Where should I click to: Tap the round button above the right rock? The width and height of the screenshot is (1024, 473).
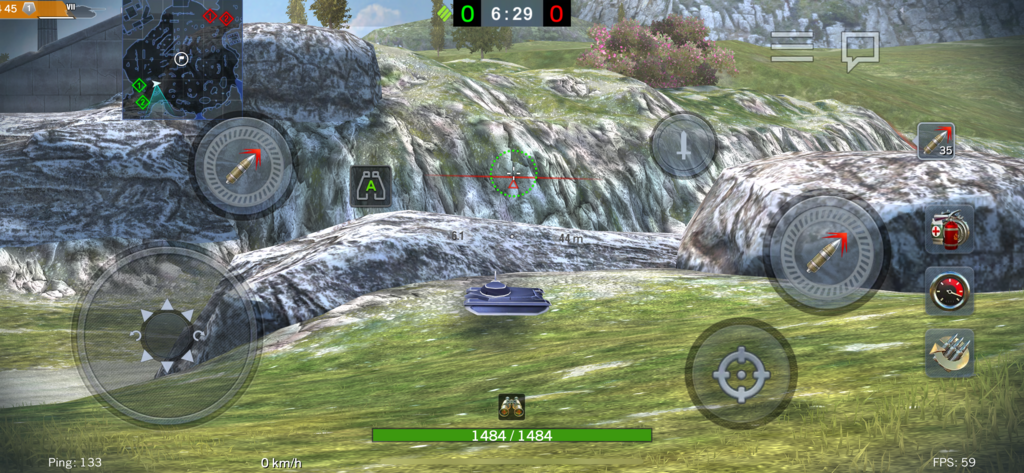pos(684,146)
